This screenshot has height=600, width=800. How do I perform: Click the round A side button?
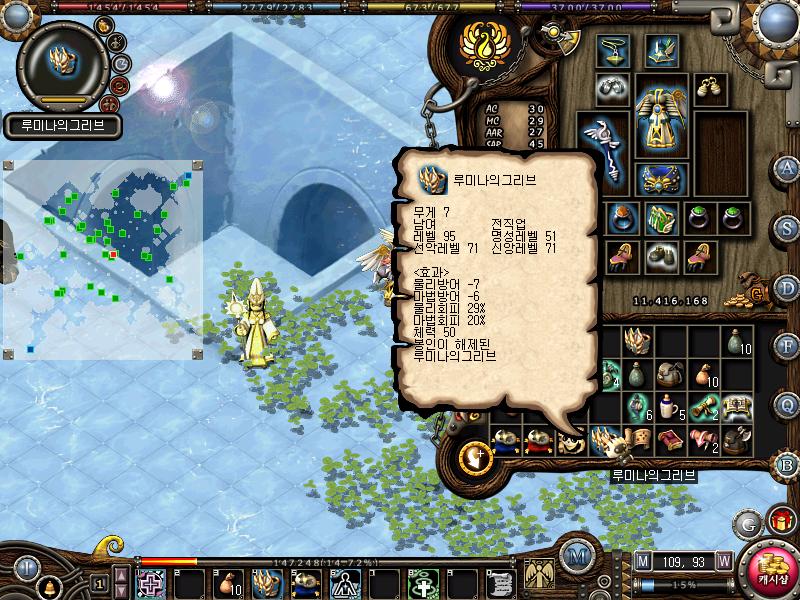pos(787,167)
